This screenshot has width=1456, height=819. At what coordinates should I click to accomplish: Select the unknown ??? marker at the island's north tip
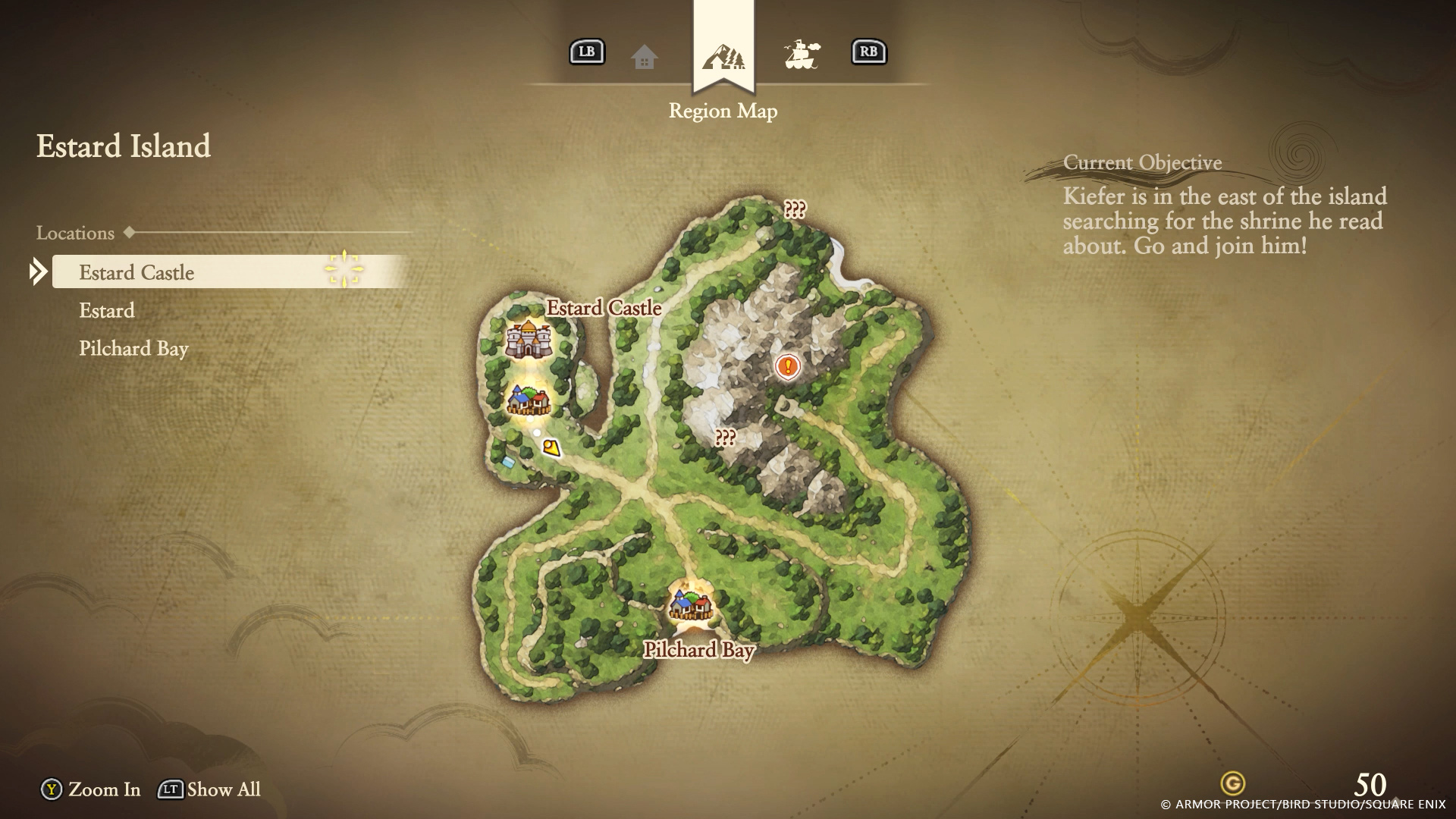click(x=795, y=209)
